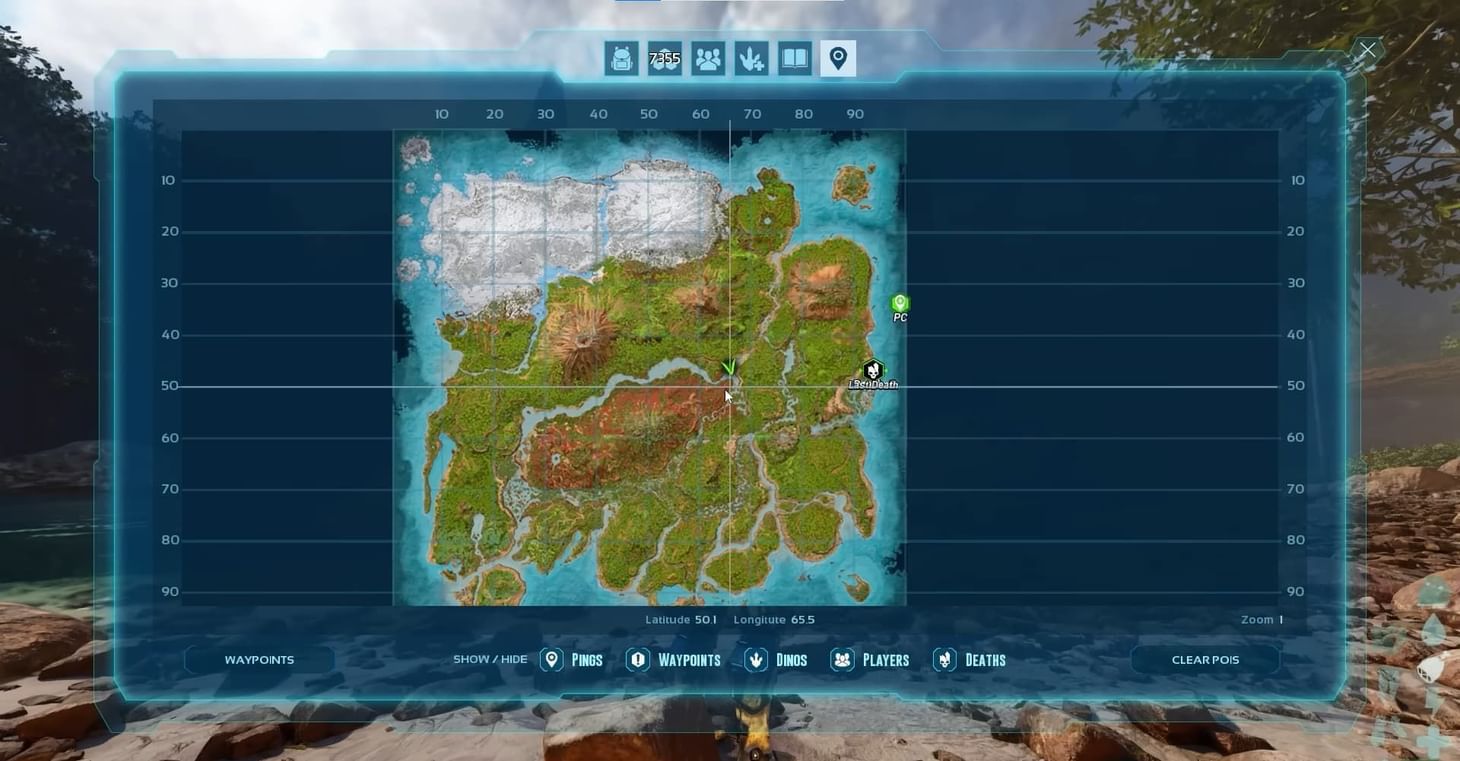Select the Map pin tab
This screenshot has height=761, width=1460.
[837, 58]
